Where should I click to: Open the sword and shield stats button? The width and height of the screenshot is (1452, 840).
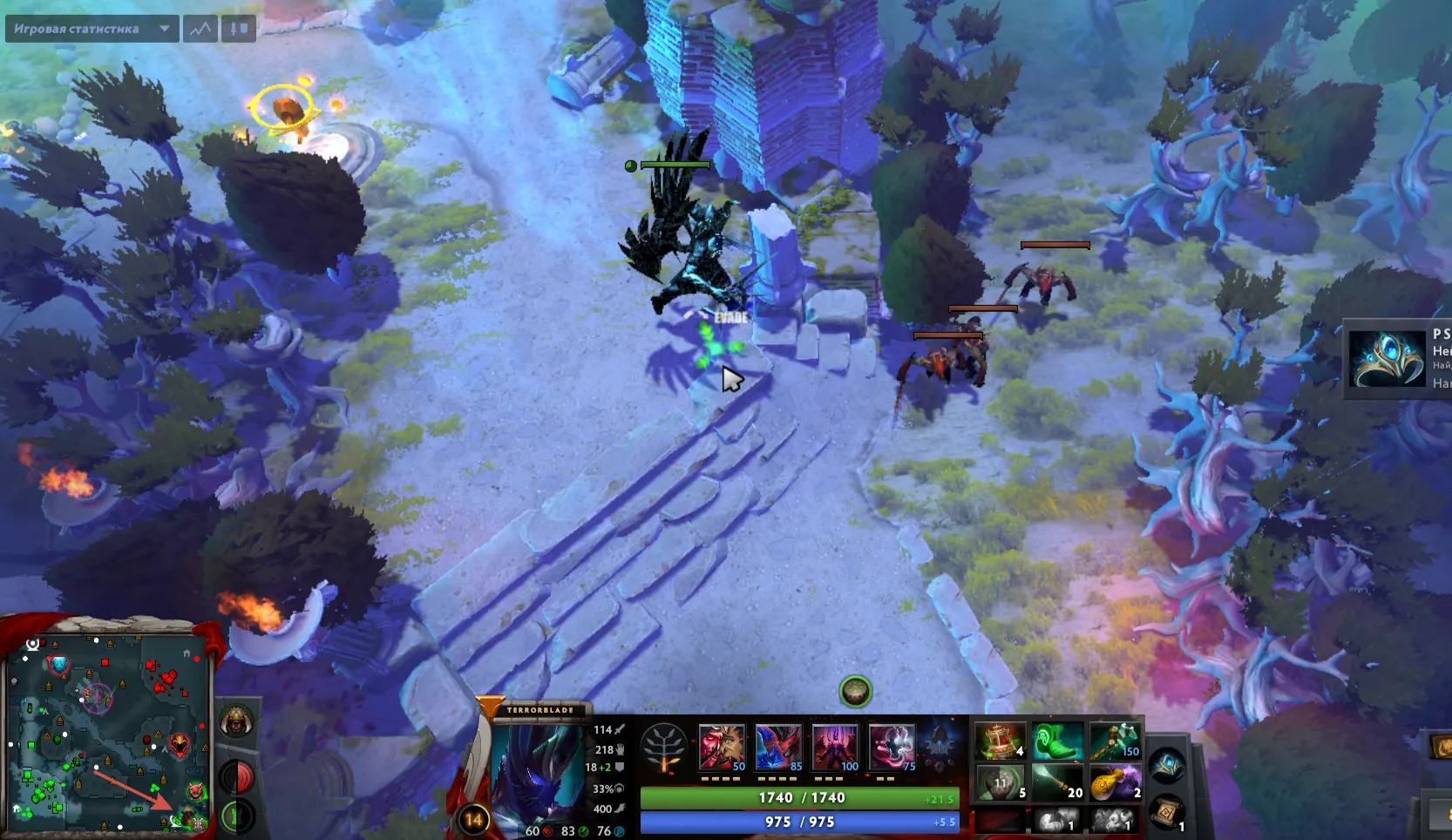point(238,29)
